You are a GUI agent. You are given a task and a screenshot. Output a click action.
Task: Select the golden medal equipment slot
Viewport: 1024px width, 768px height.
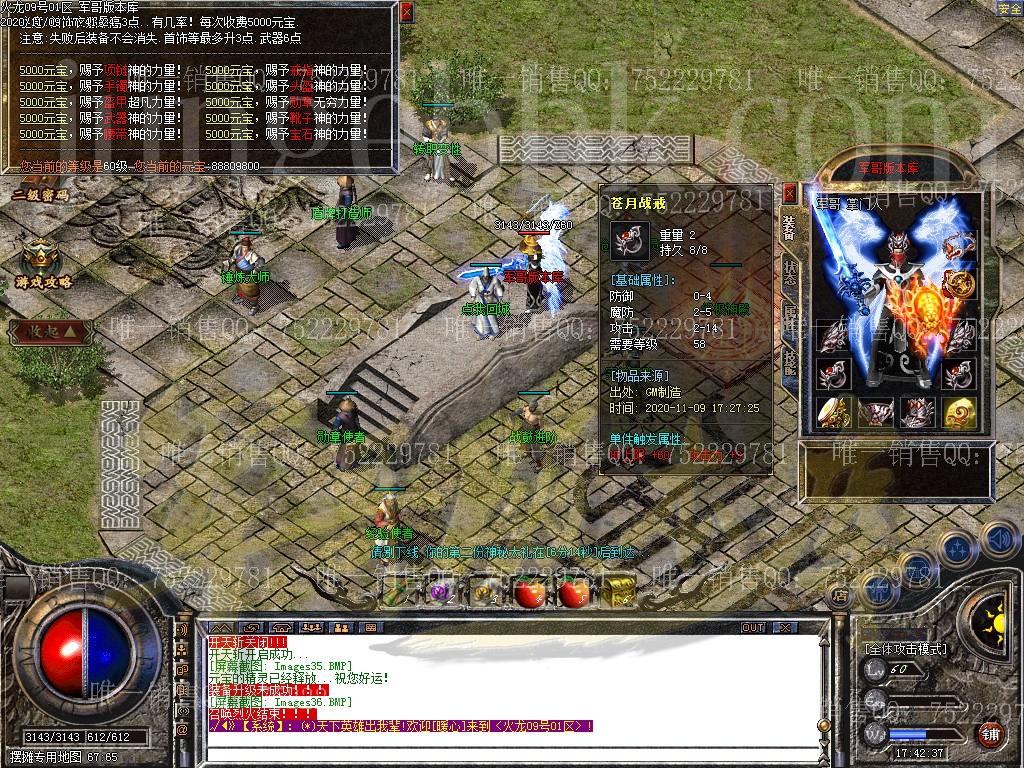961,284
